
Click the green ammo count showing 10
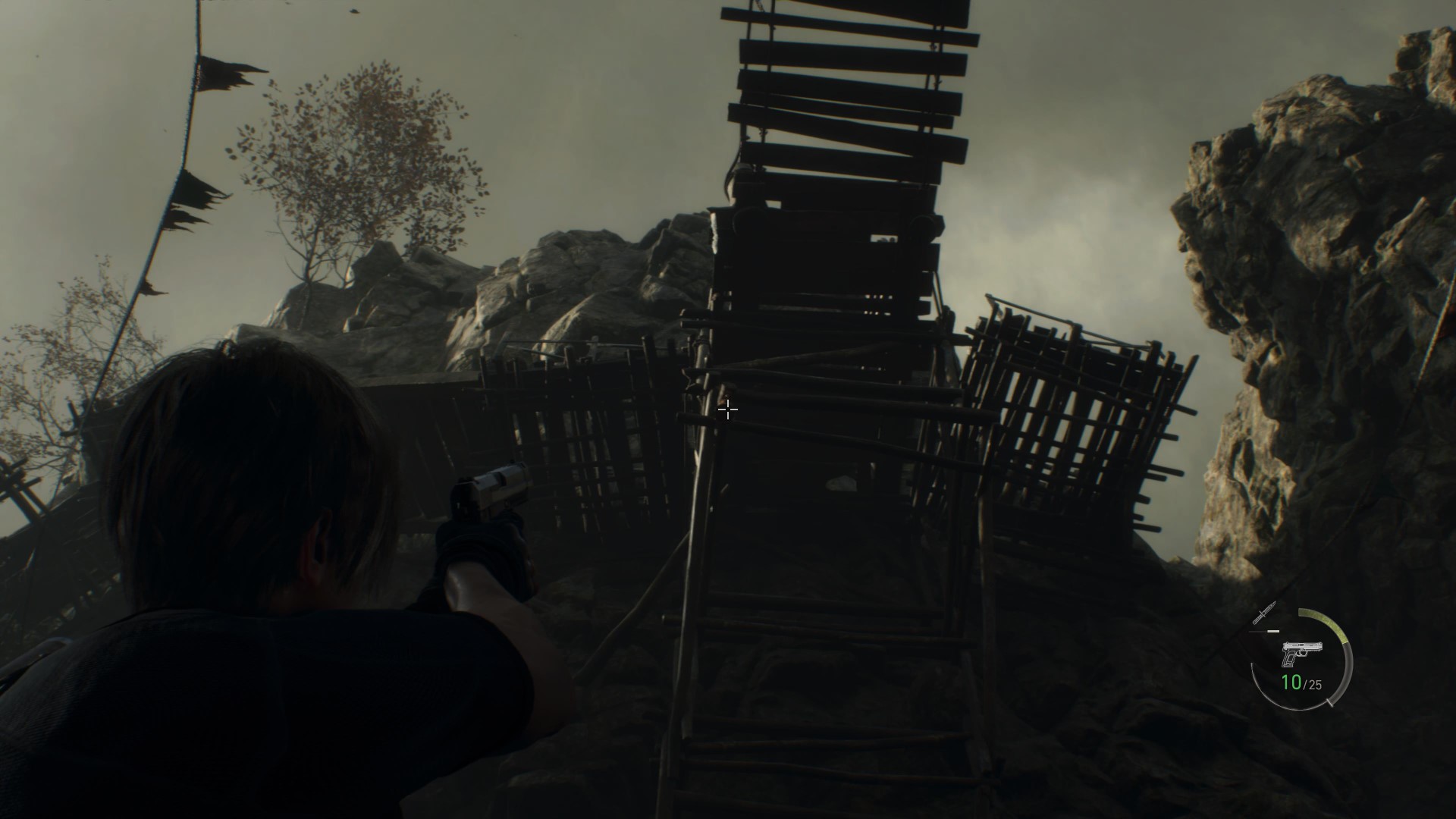(x=1291, y=682)
